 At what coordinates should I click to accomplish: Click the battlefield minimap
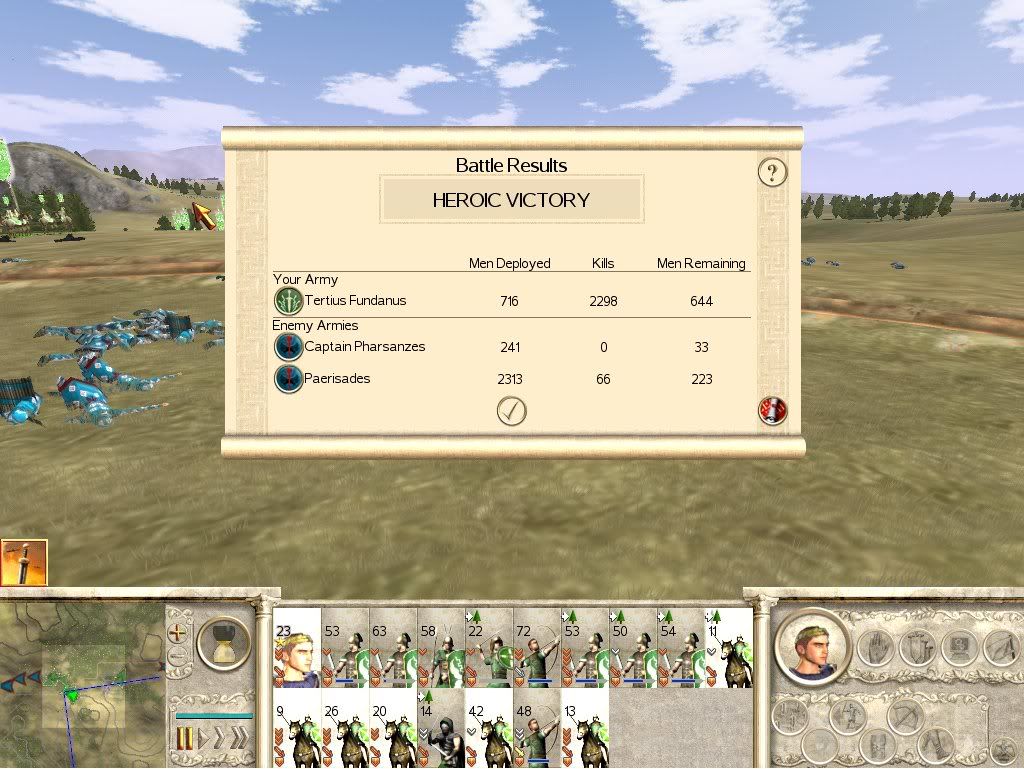click(80, 680)
